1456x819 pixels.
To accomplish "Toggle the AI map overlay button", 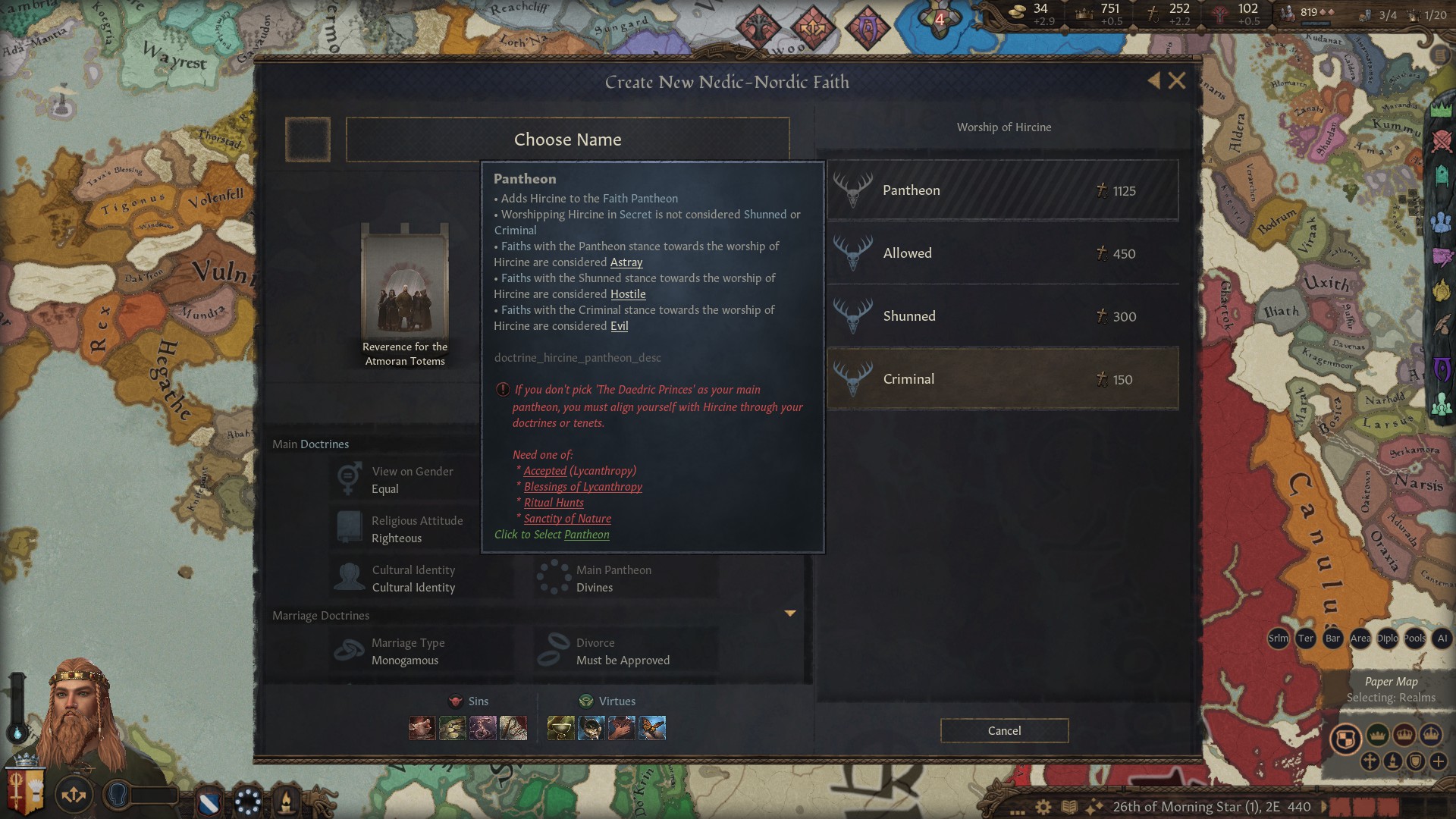I will pyautogui.click(x=1442, y=639).
